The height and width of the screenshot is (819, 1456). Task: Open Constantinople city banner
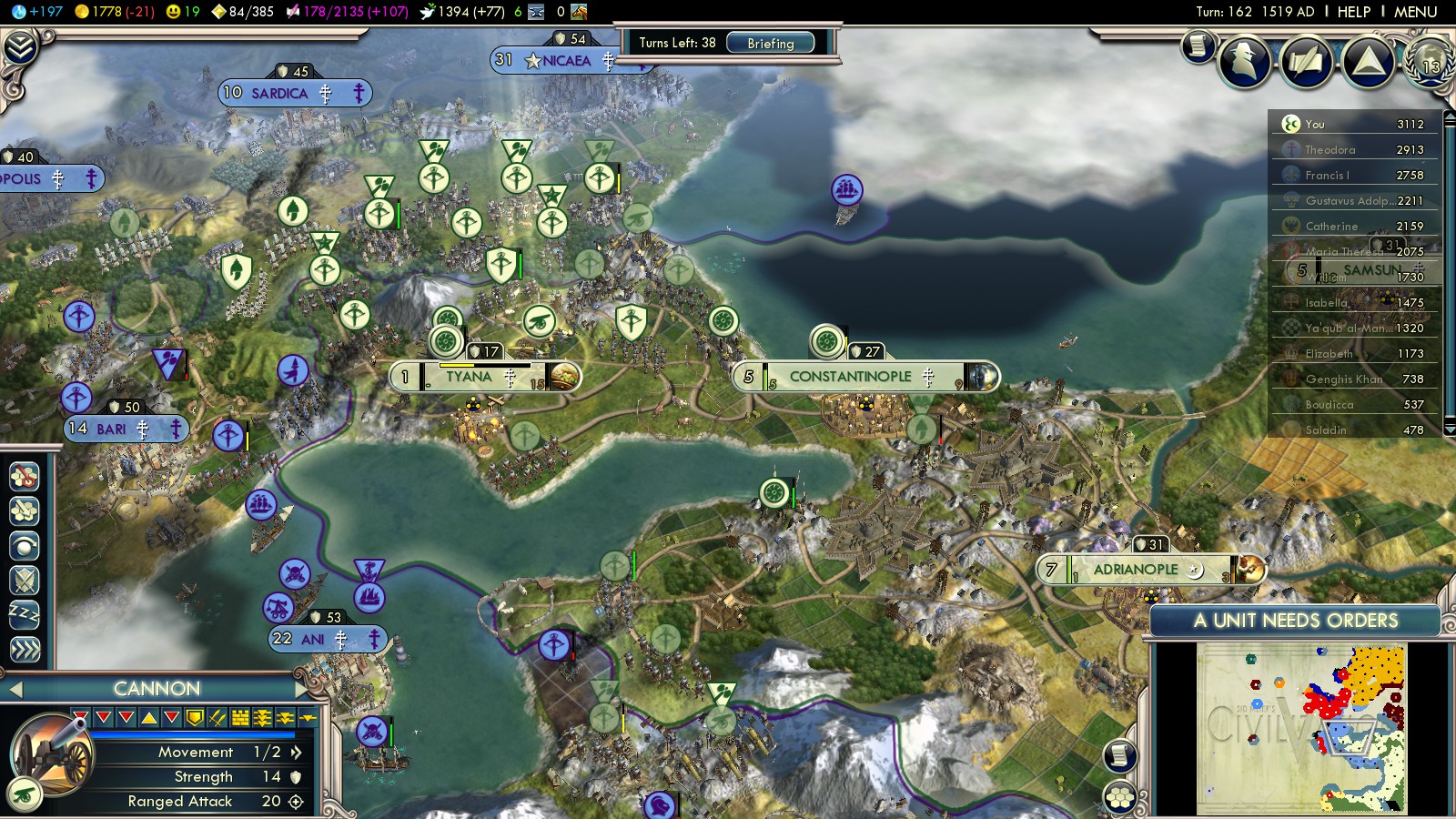tap(850, 377)
